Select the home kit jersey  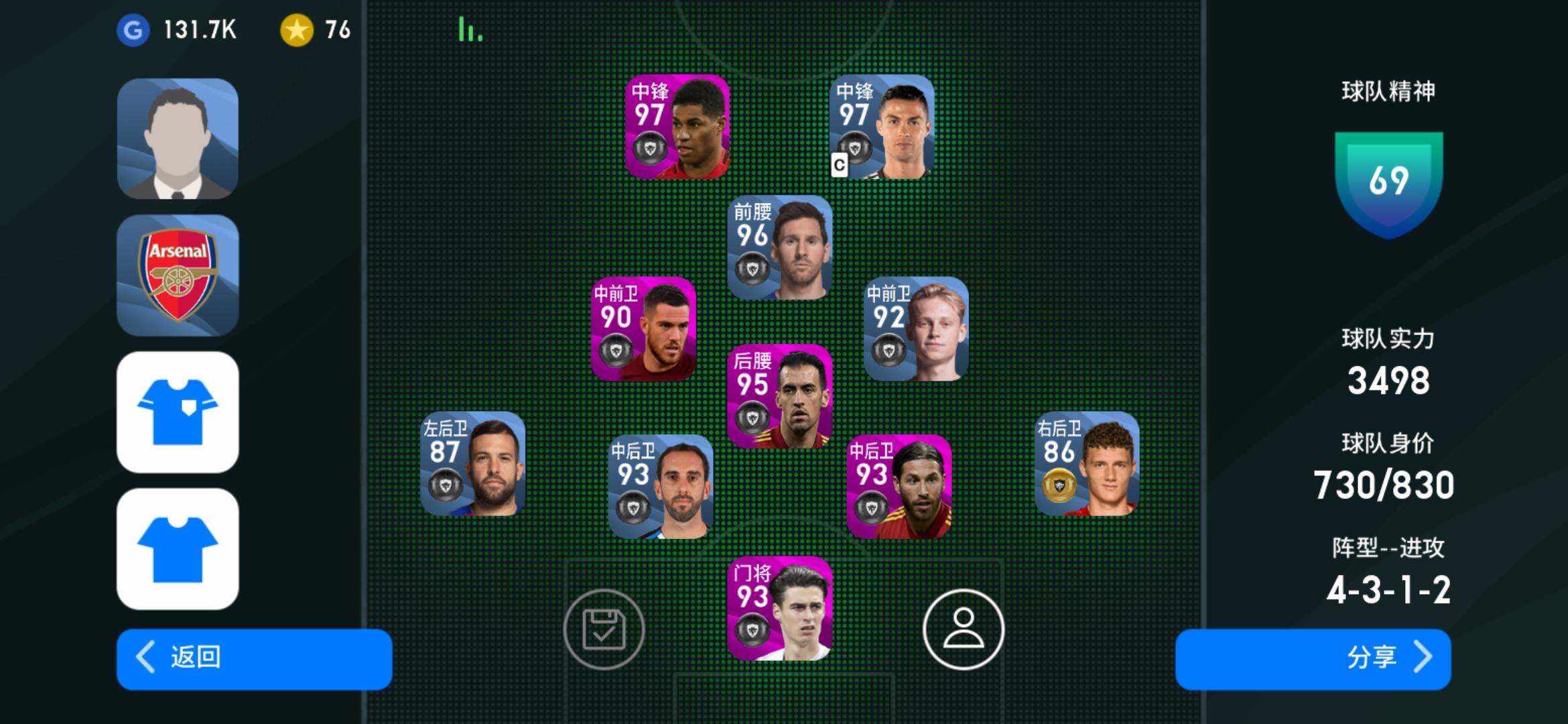[178, 412]
